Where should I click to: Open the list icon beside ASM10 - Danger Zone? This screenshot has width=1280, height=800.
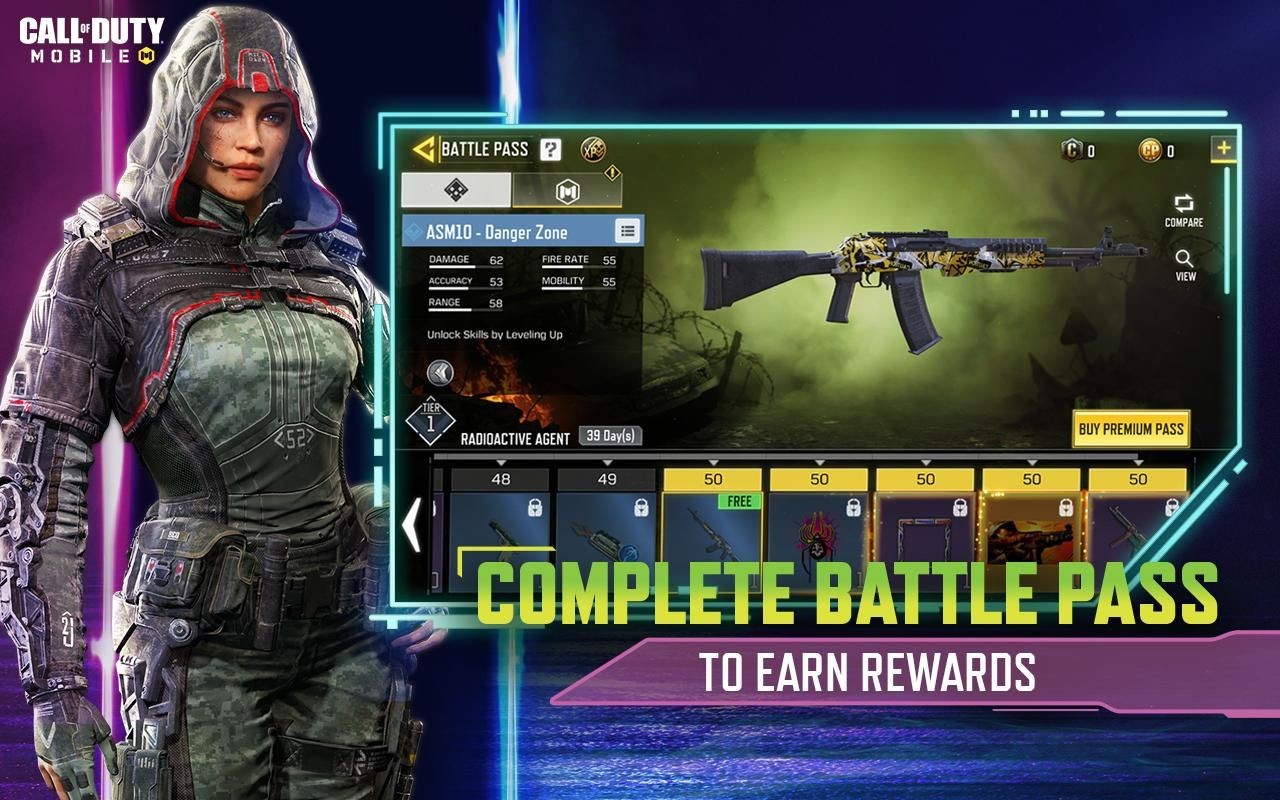[627, 232]
